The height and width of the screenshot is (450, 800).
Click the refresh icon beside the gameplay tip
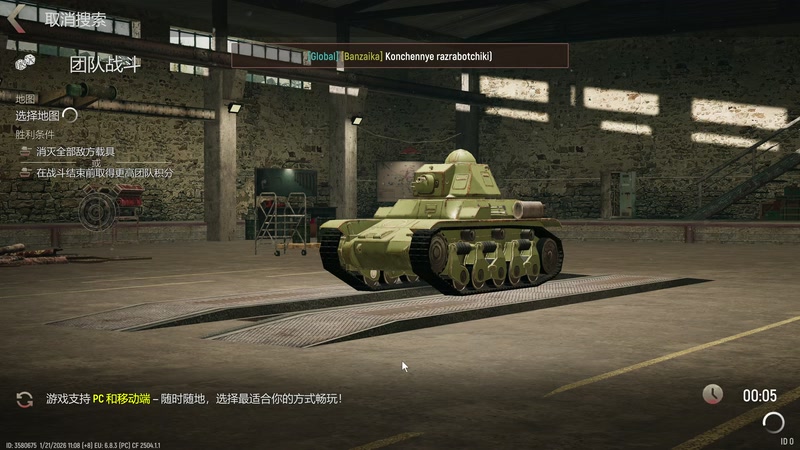pyautogui.click(x=24, y=398)
